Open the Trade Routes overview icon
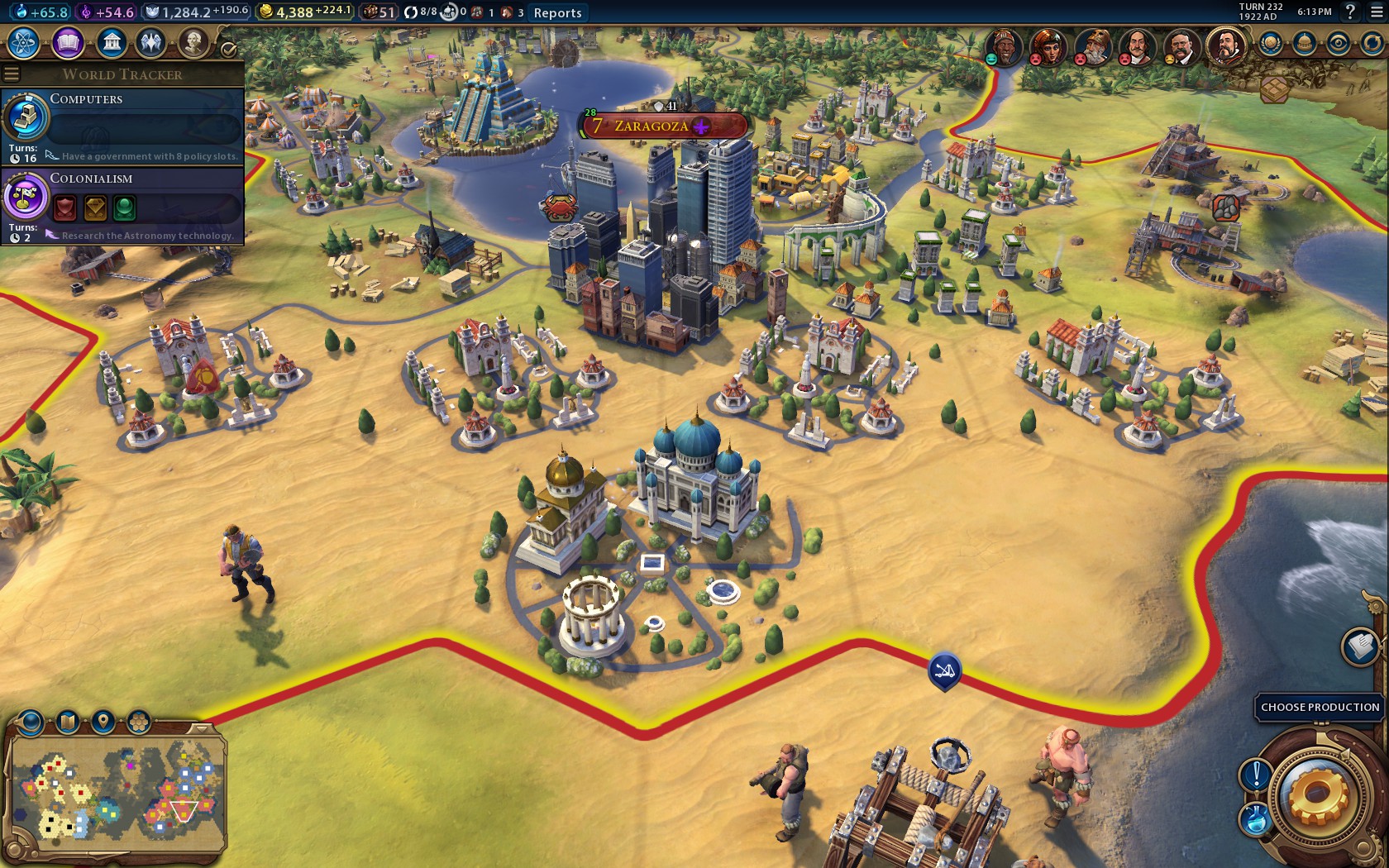Viewport: 1389px width, 868px height. click(x=1372, y=41)
